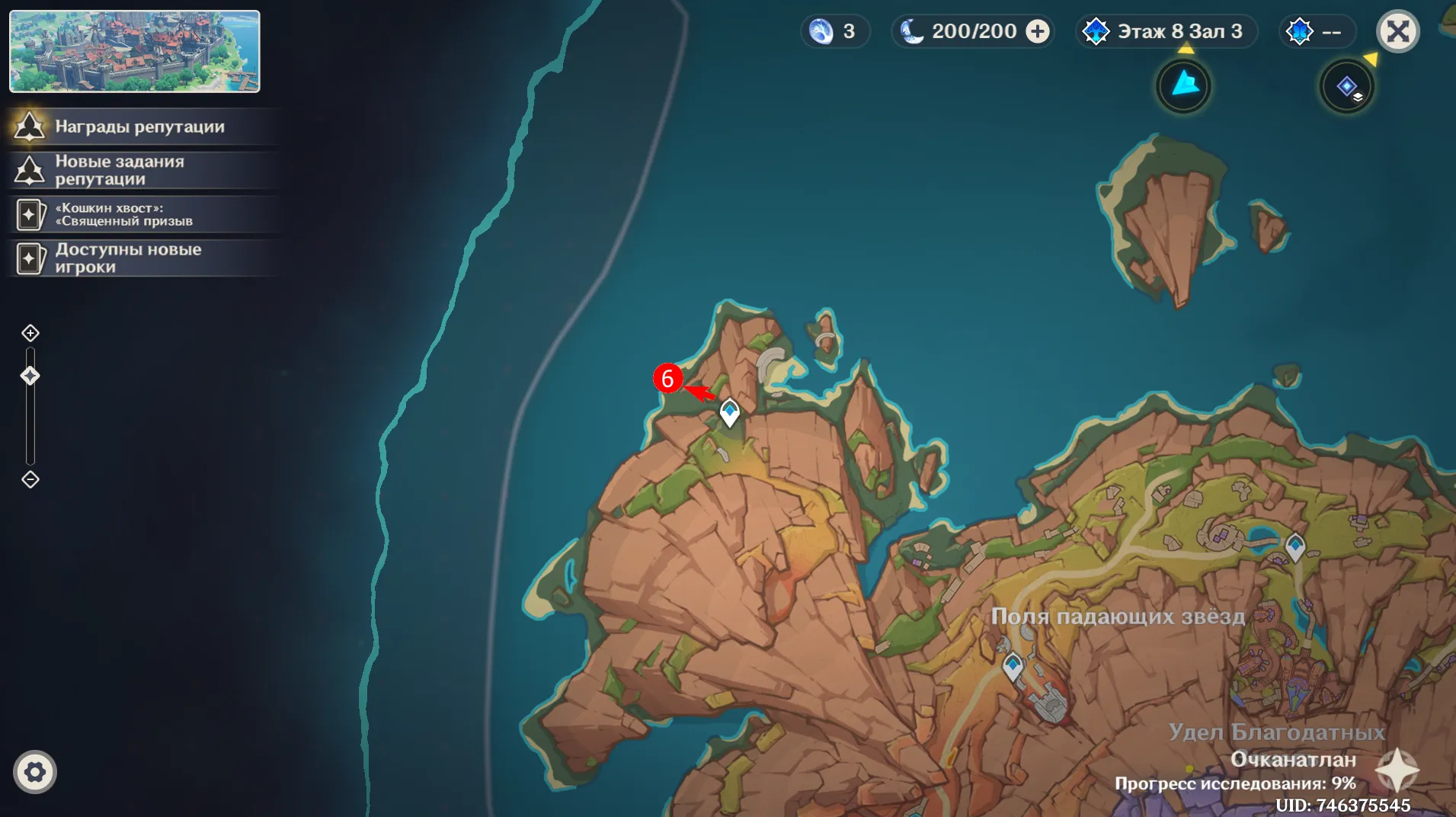The image size is (1456, 817).
Task: Click the city thumbnail image
Action: point(135,51)
